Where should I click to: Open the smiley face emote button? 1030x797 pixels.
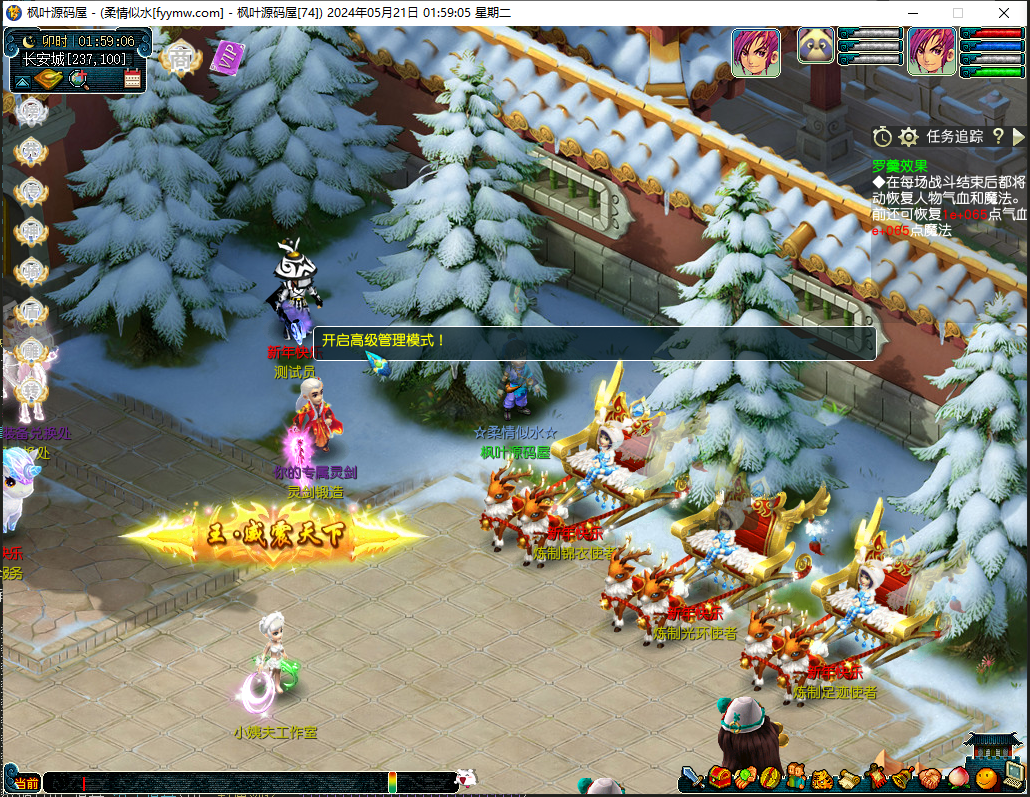pyautogui.click(x=986, y=777)
